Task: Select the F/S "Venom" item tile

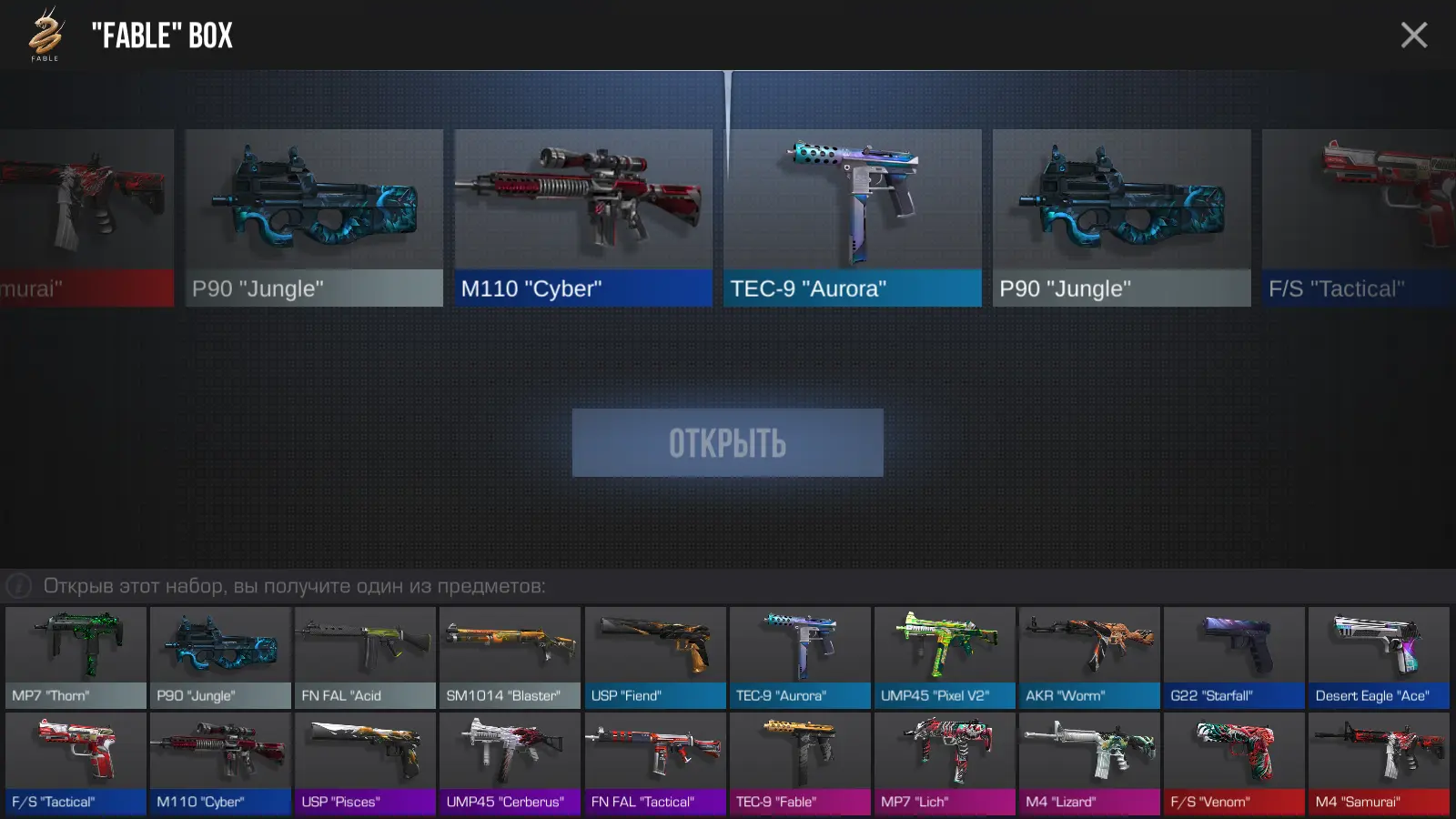Action: click(1234, 763)
